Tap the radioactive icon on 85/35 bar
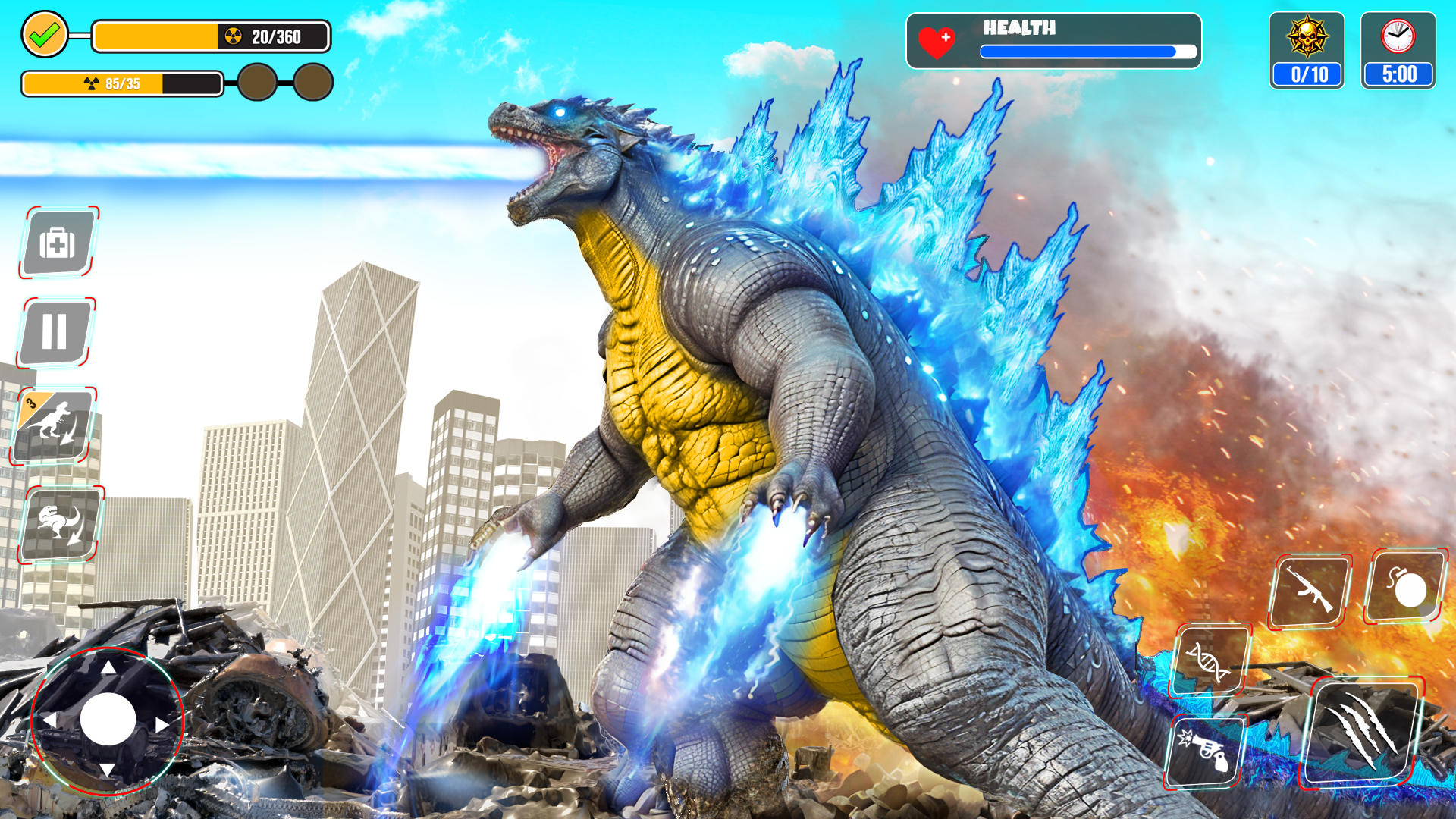 click(93, 81)
